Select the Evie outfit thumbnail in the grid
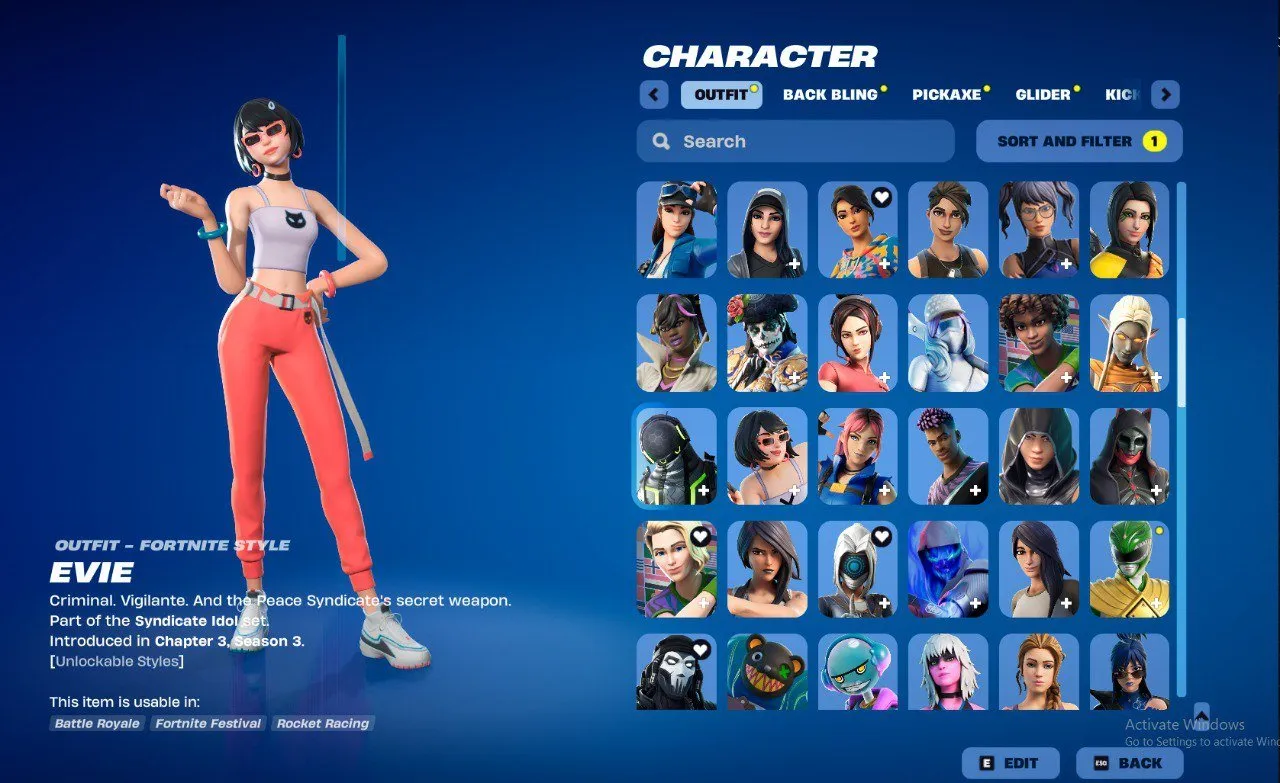 tap(766, 457)
